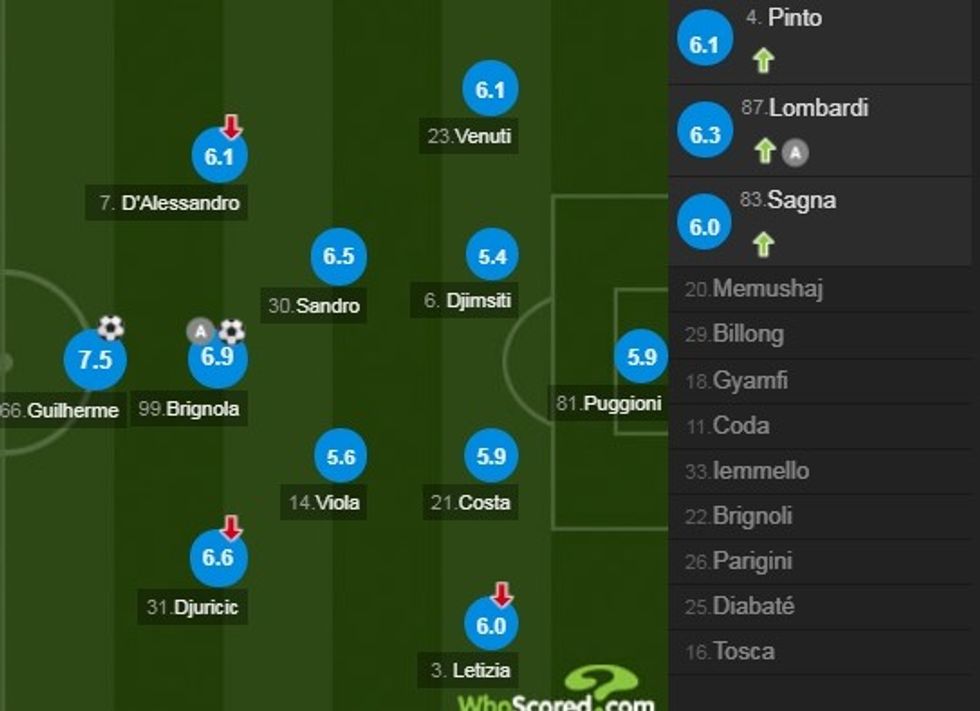980x711 pixels.
Task: Click Brignola's 6.9 player rating
Action: pos(218,357)
